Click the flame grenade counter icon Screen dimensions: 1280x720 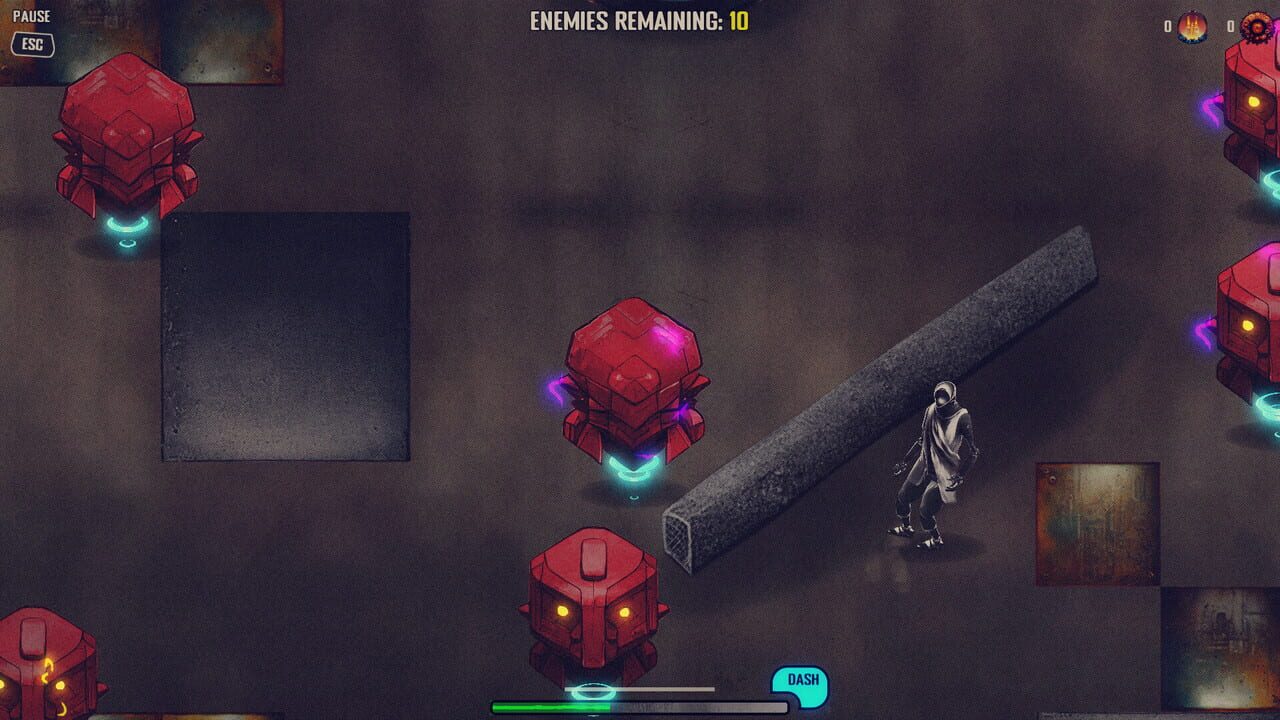pos(1192,27)
